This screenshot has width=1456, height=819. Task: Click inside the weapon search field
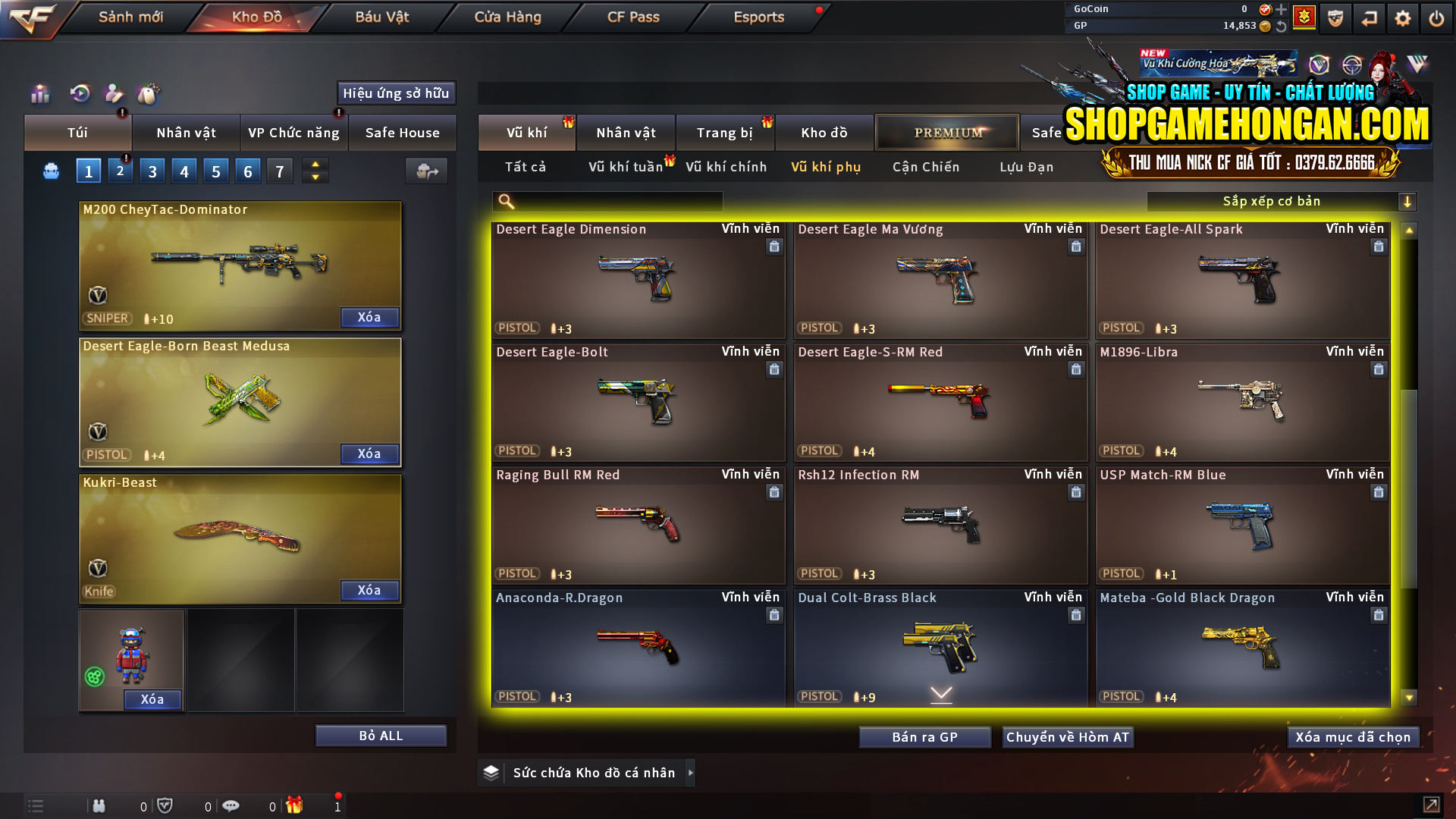pos(607,201)
